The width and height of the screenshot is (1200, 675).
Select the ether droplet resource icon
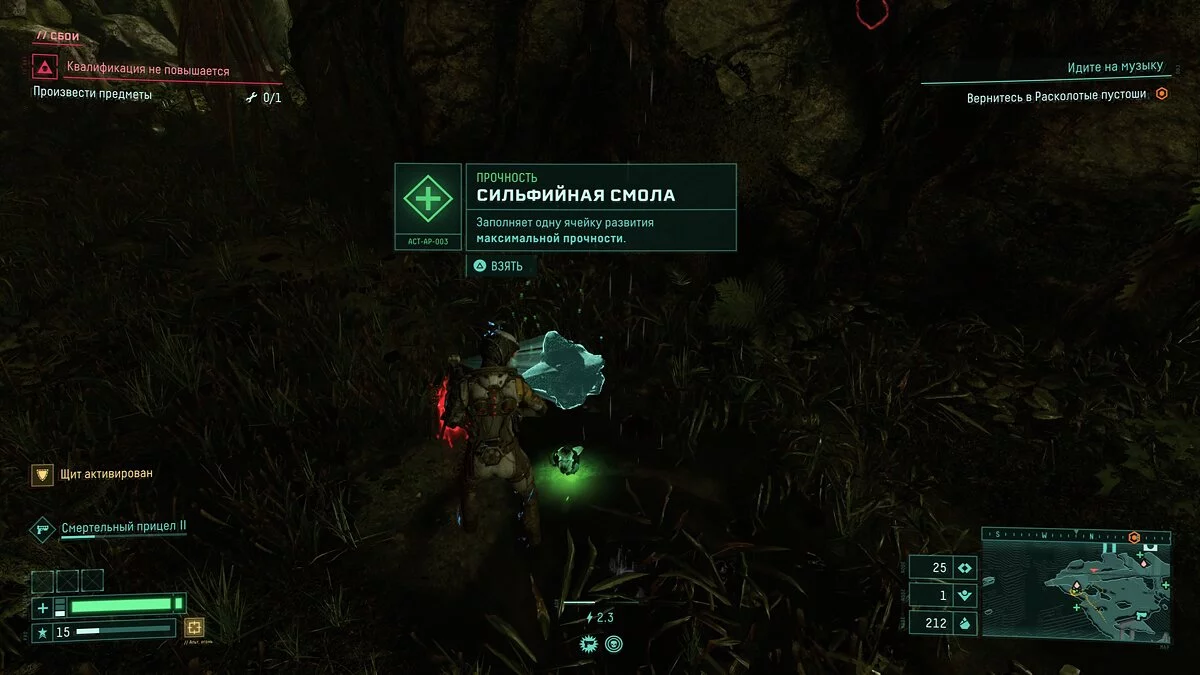click(x=965, y=624)
